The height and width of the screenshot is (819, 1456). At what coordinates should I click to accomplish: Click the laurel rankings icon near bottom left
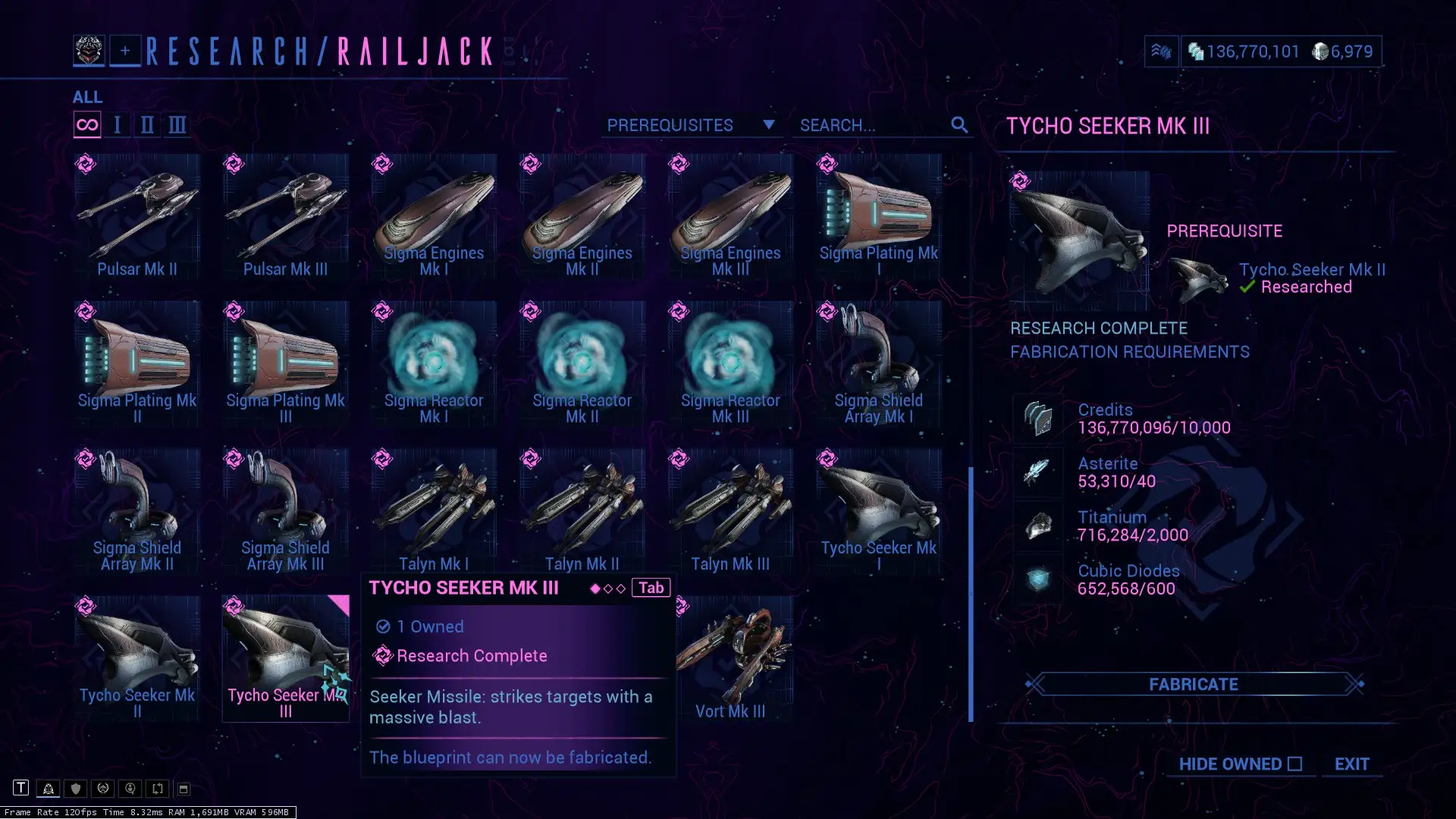(x=102, y=789)
